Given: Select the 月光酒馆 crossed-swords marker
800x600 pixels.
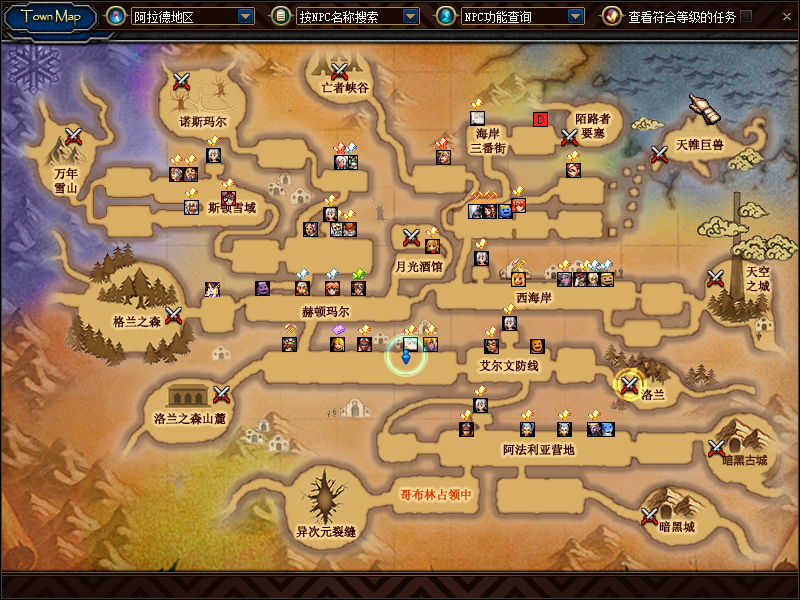Looking at the screenshot, I should pyautogui.click(x=410, y=237).
